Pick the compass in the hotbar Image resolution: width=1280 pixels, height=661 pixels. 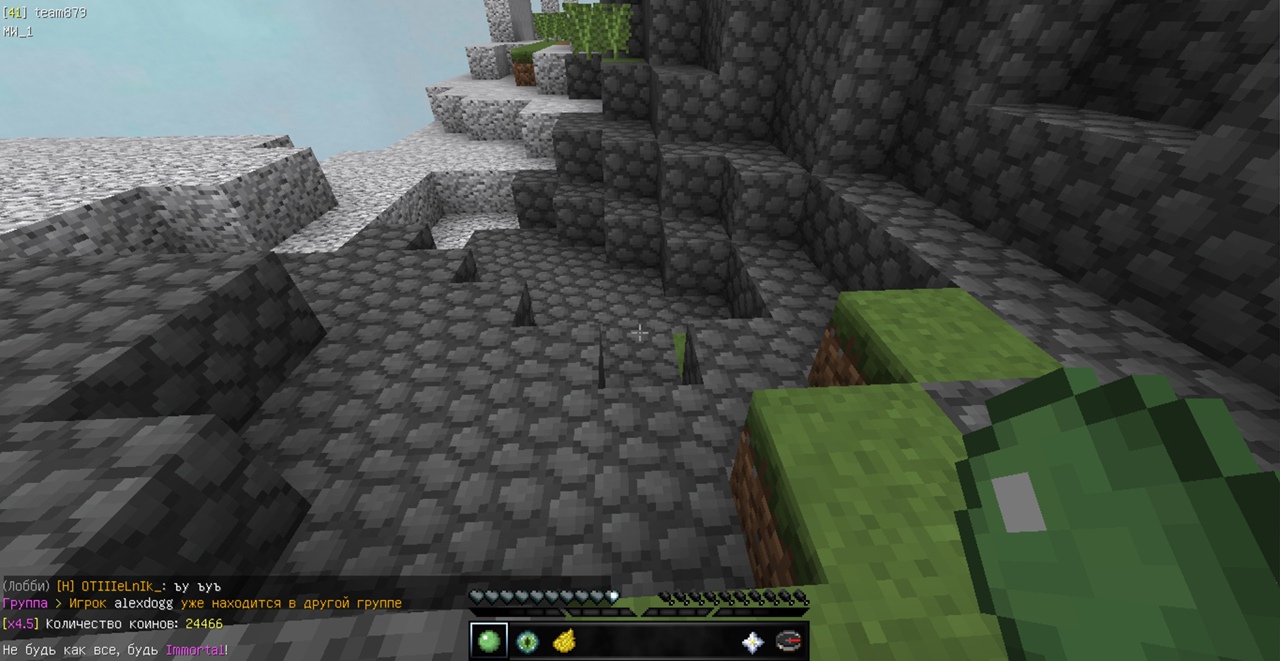[789, 641]
